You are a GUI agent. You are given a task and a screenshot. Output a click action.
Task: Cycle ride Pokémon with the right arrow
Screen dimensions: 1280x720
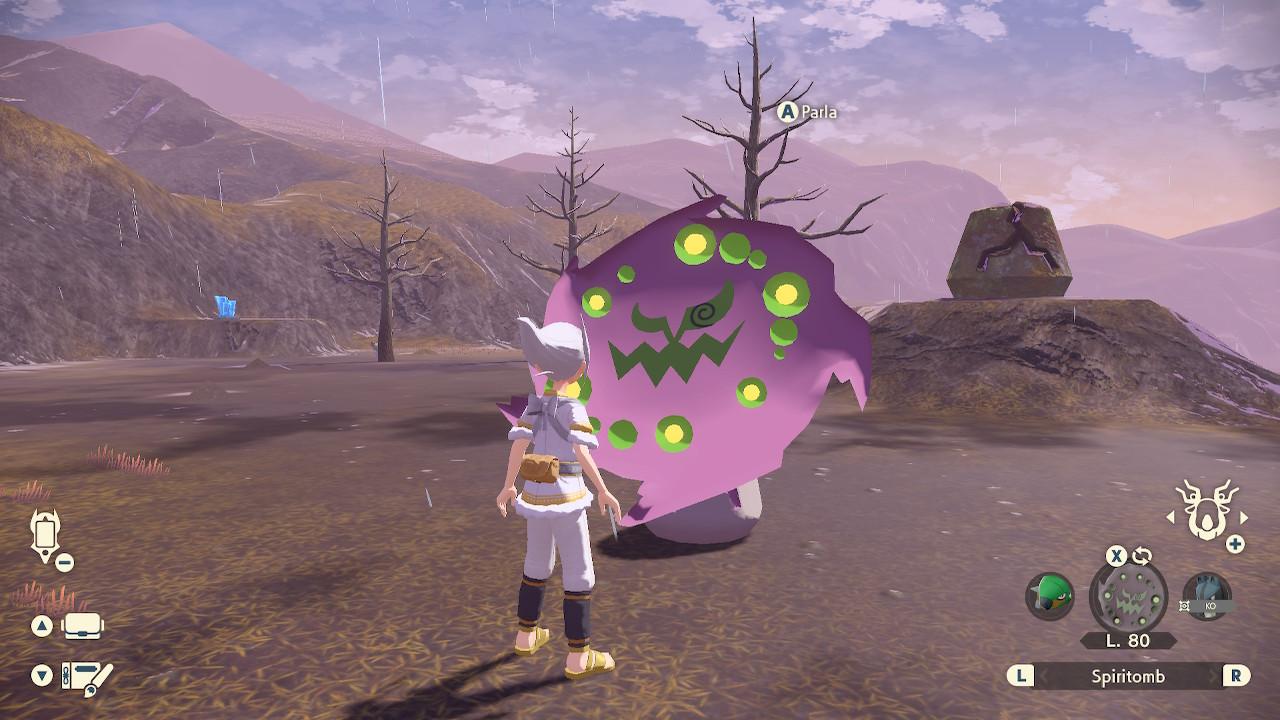tap(1244, 517)
